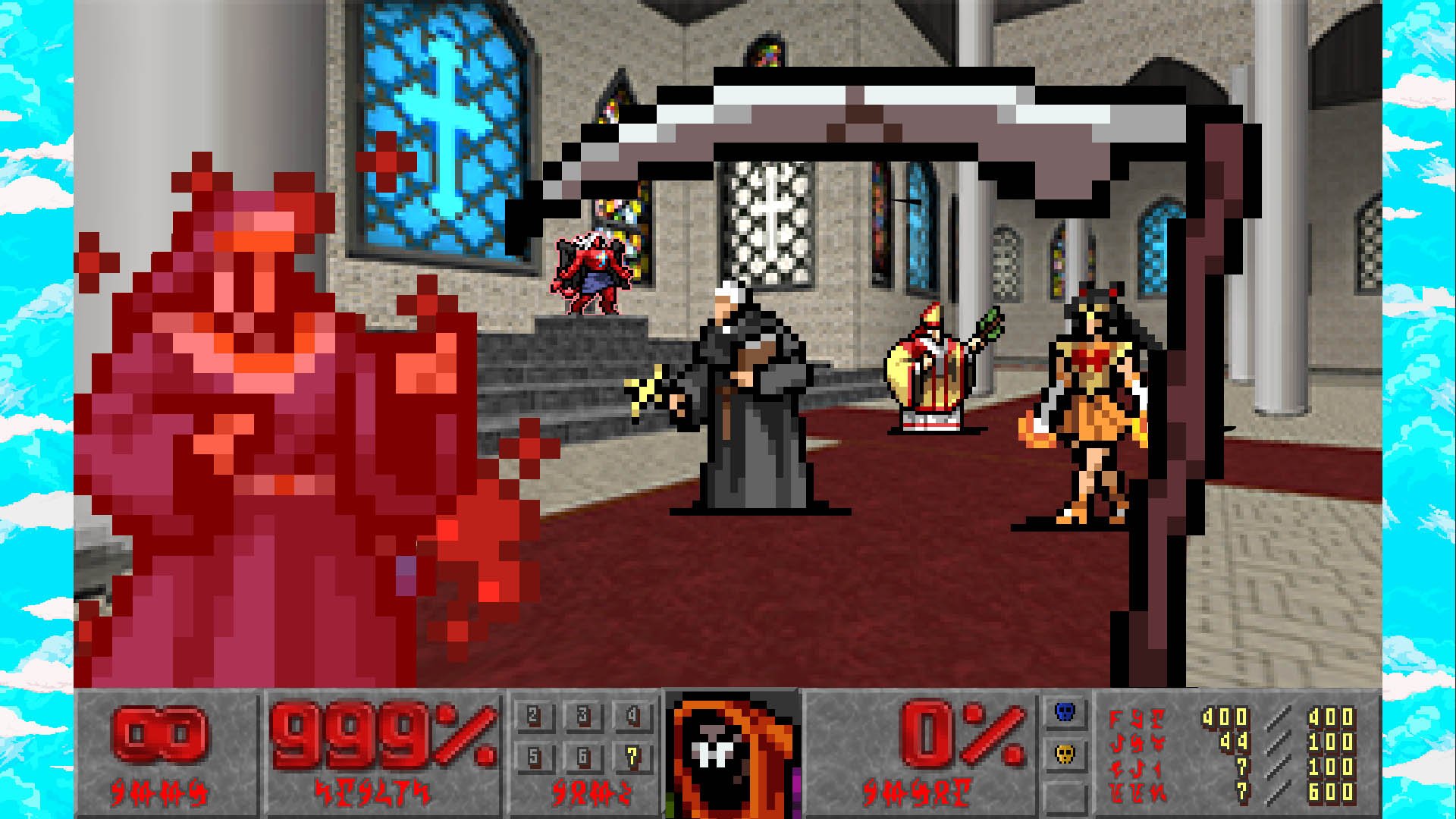The width and height of the screenshot is (1456, 819).
Task: Select weapon slot number 3
Action: coord(583,715)
